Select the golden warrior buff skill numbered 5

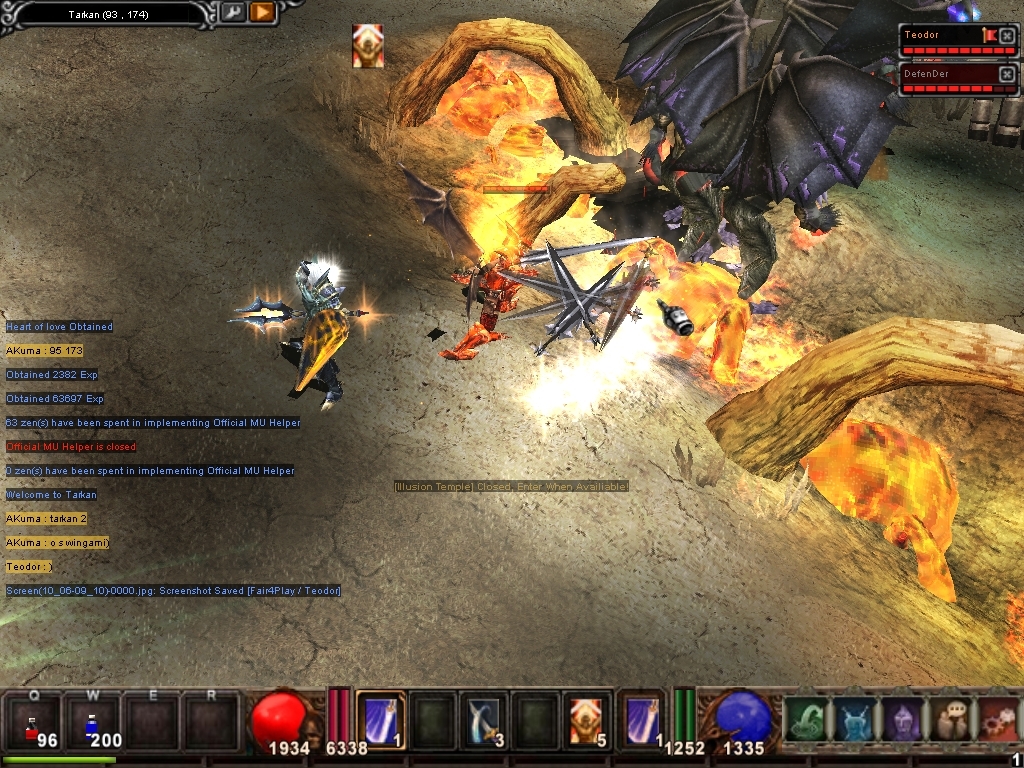click(586, 720)
